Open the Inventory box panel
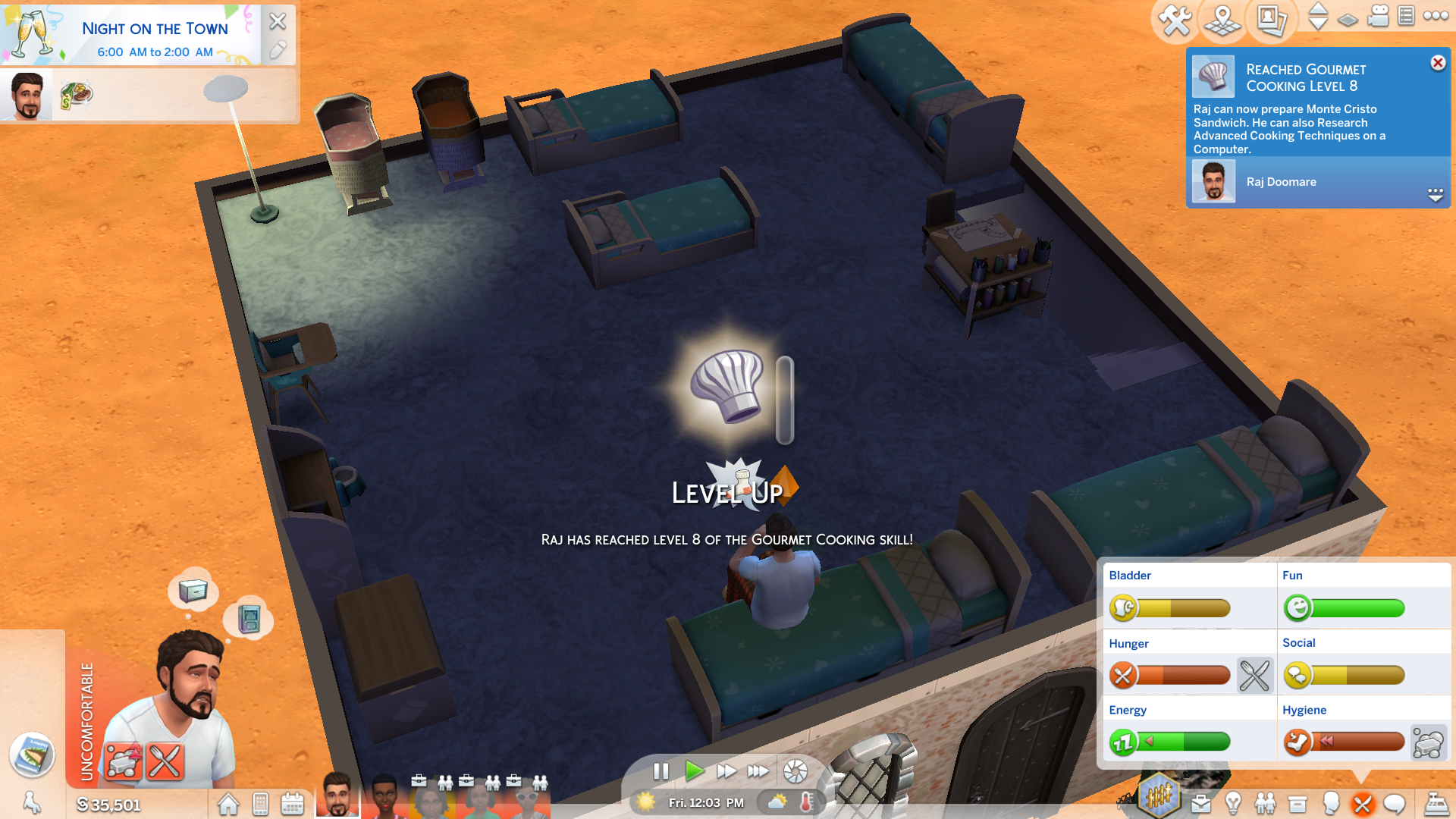 tap(1298, 804)
